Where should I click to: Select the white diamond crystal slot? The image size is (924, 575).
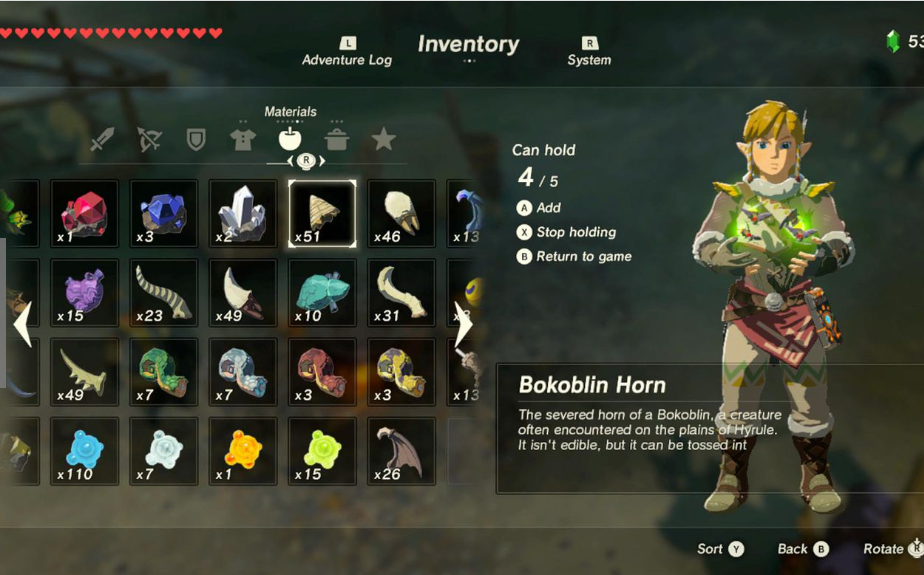(x=243, y=213)
